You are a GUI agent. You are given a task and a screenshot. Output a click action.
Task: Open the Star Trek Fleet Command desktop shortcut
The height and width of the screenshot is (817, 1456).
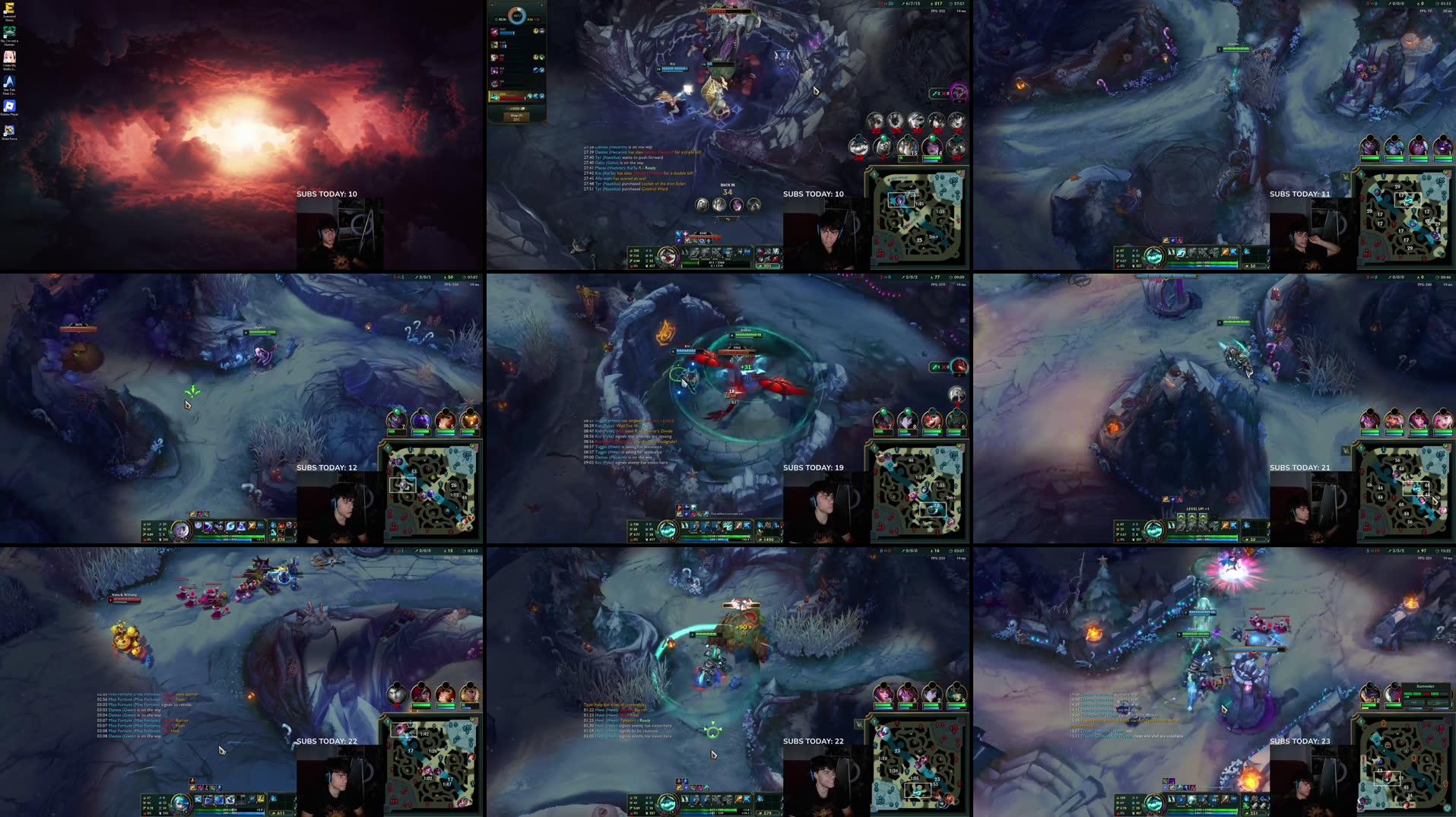pos(8,81)
